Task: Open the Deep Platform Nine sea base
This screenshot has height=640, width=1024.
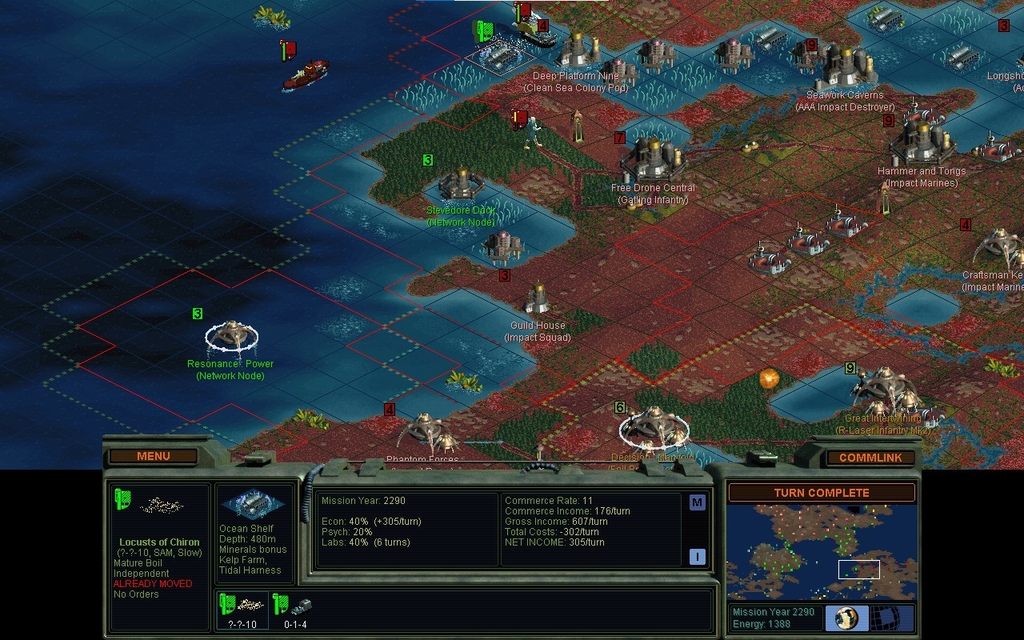Action: pos(577,48)
